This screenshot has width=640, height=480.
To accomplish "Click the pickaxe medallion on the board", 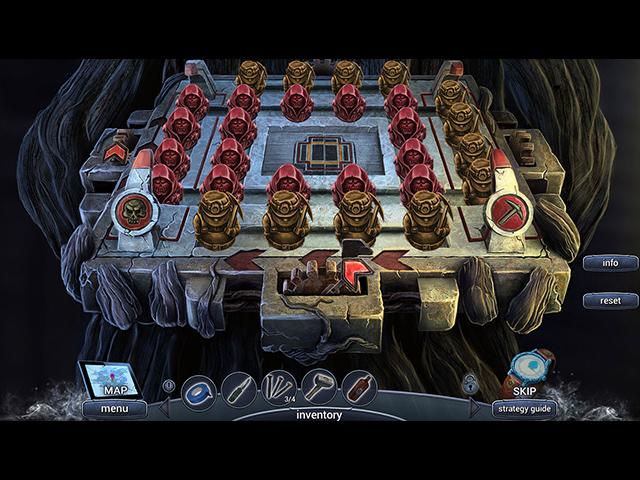I will (505, 212).
